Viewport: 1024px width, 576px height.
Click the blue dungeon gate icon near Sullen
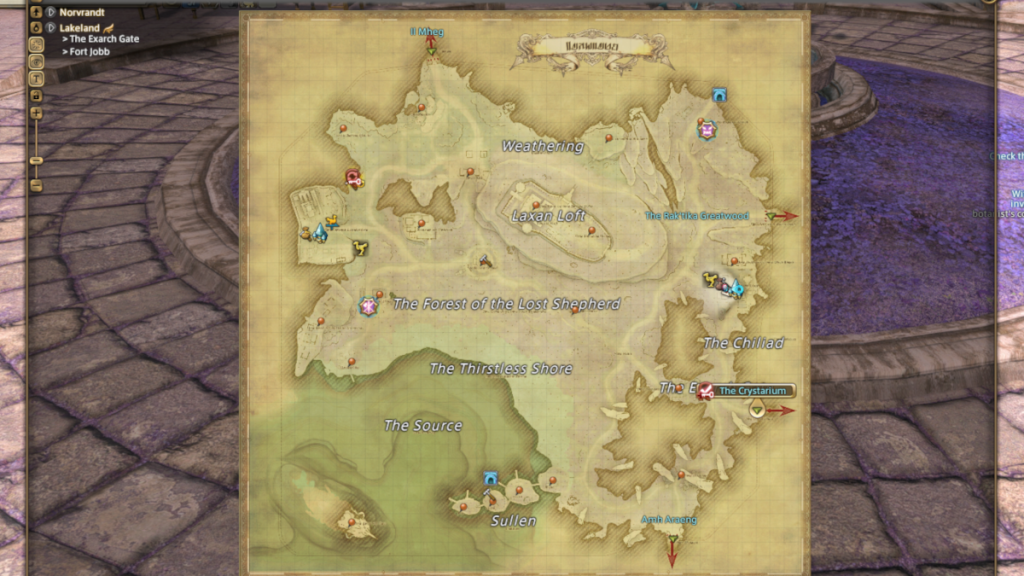pos(491,479)
